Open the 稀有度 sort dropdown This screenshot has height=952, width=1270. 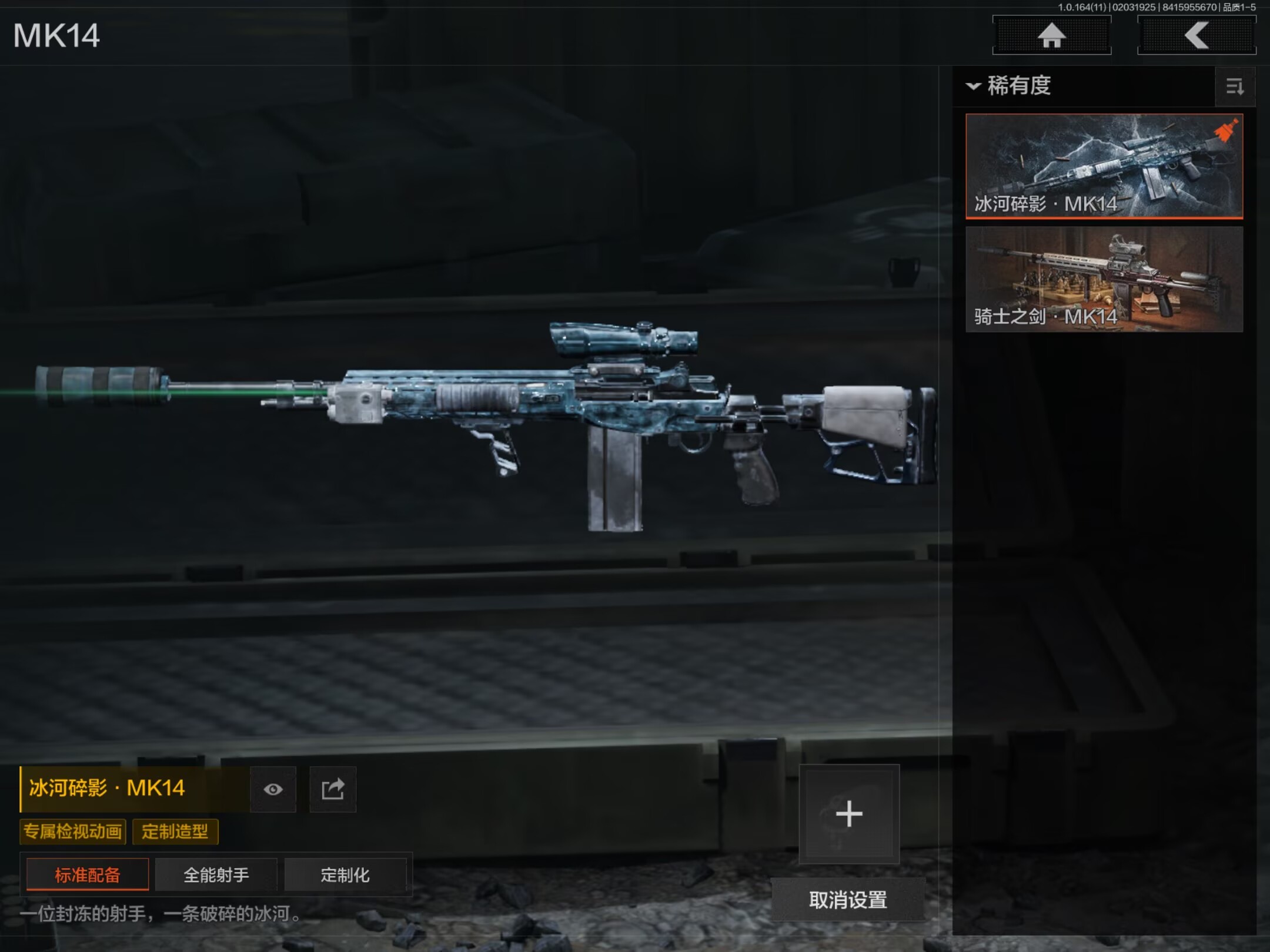tap(1010, 86)
